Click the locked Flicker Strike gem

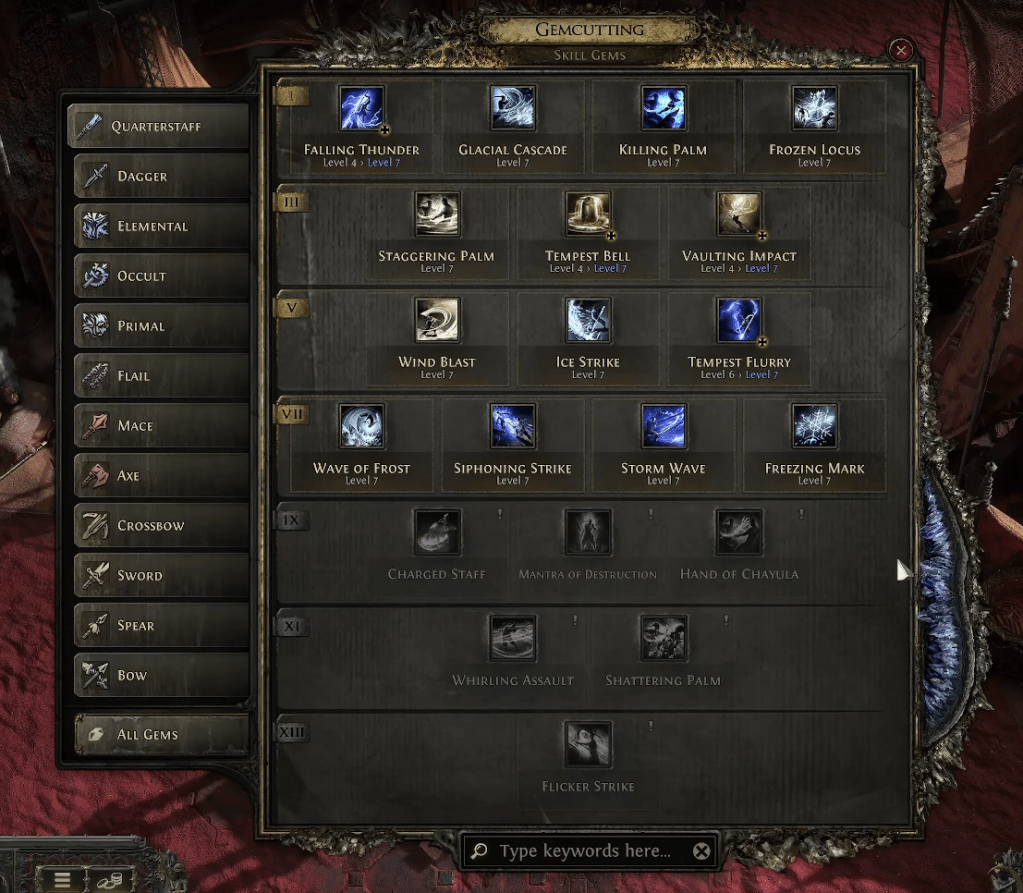click(588, 745)
